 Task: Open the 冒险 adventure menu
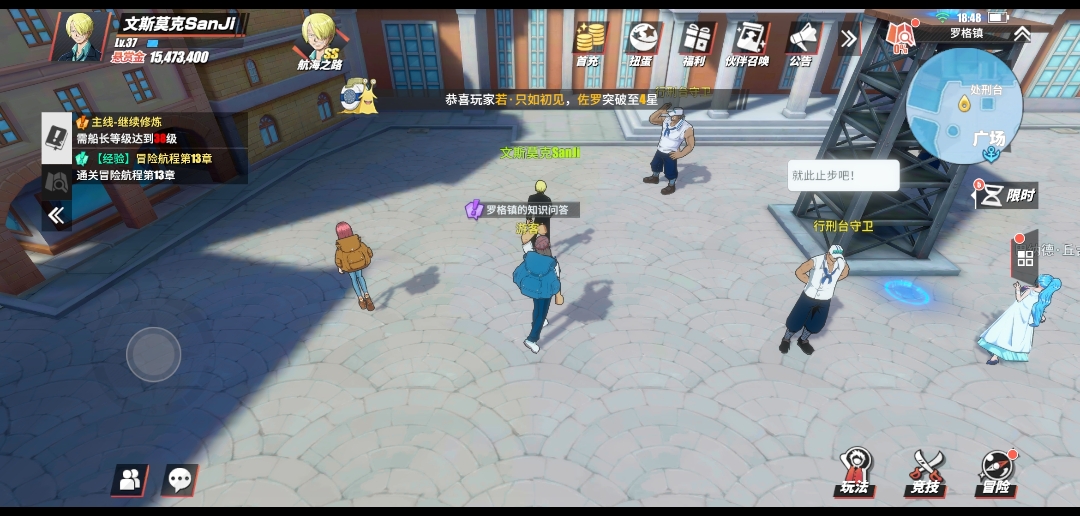[x=995, y=472]
